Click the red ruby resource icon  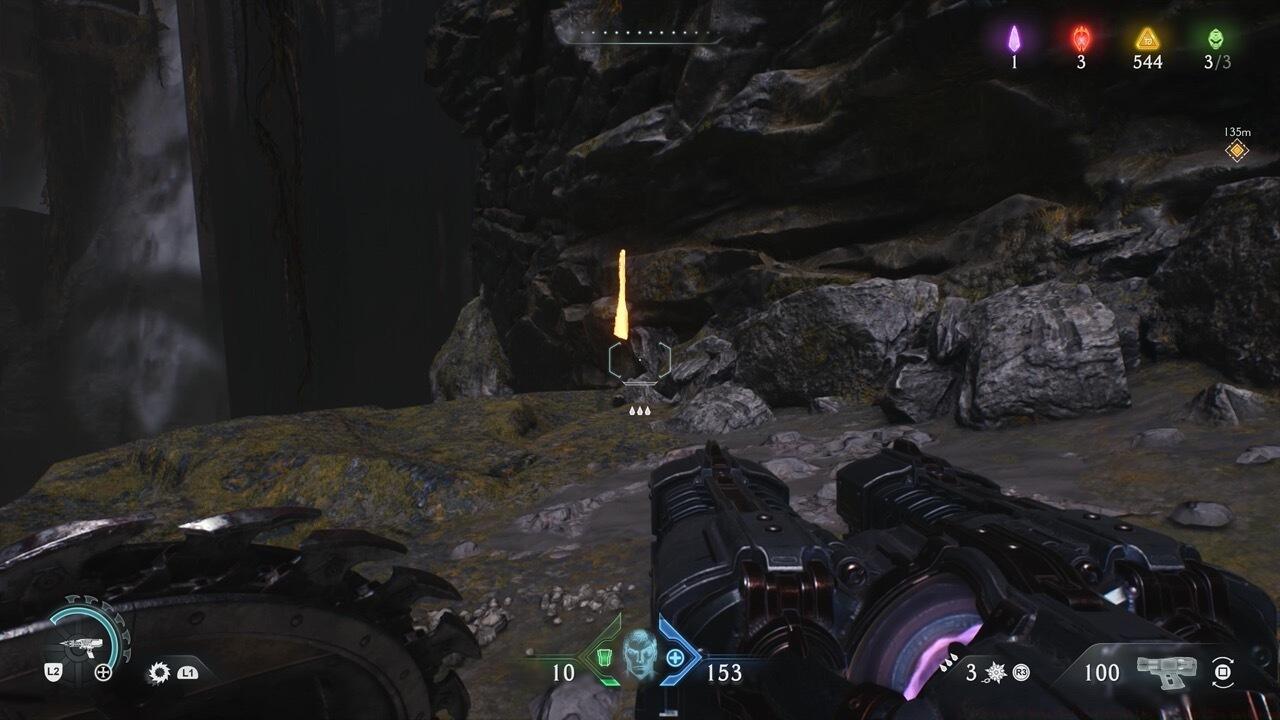pos(1081,38)
